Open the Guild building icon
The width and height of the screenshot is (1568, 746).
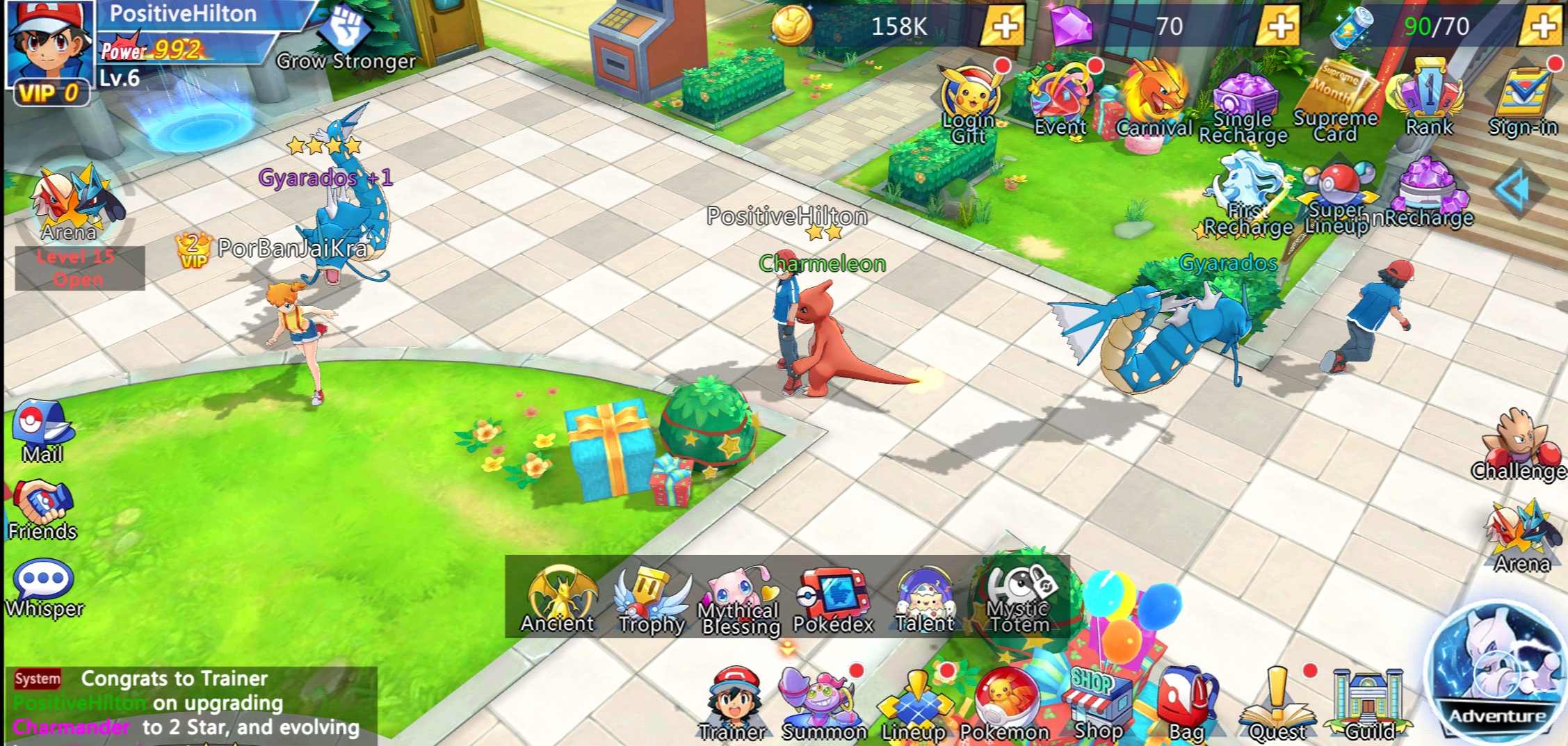click(1368, 704)
